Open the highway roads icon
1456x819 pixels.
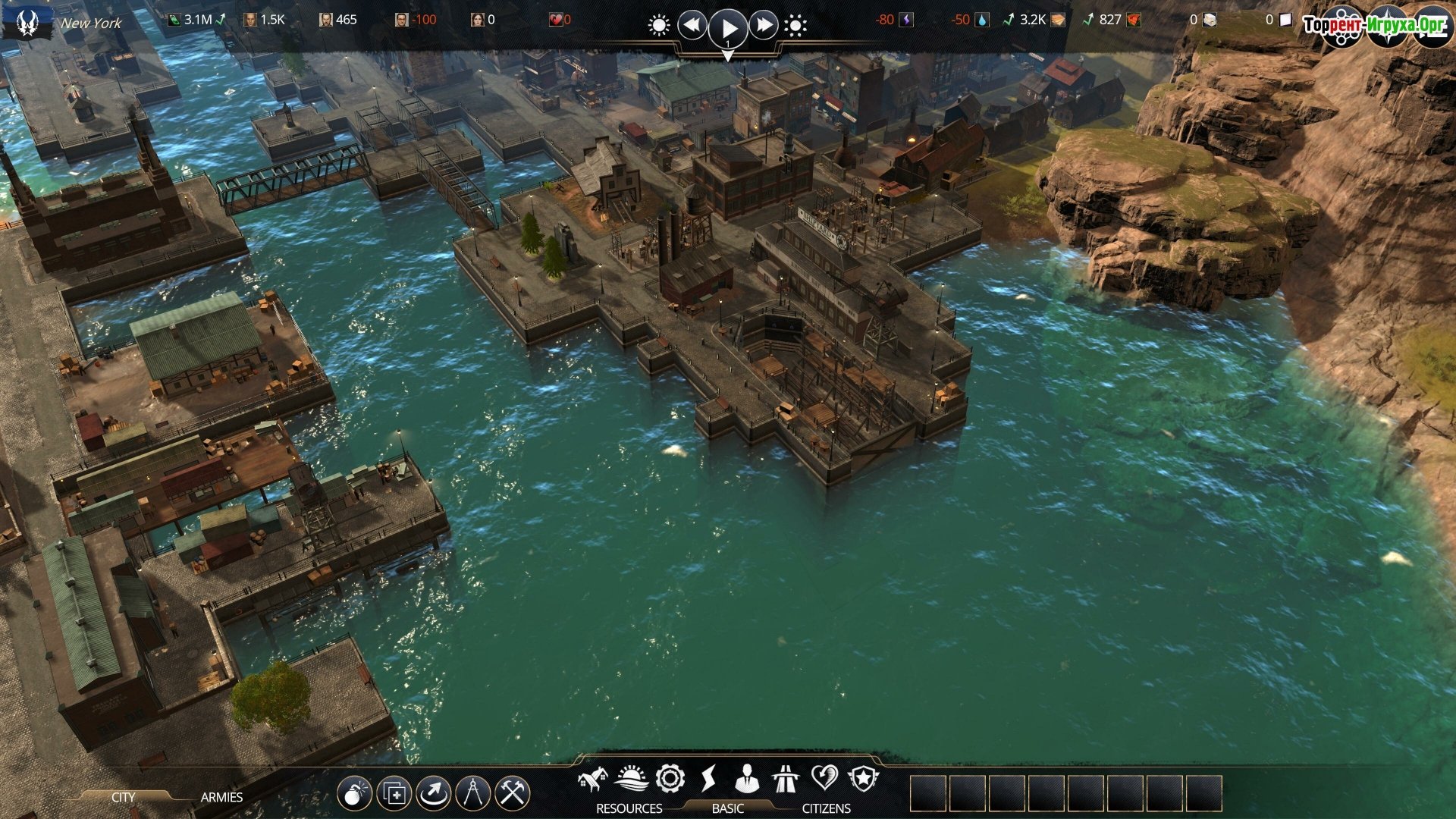click(786, 778)
